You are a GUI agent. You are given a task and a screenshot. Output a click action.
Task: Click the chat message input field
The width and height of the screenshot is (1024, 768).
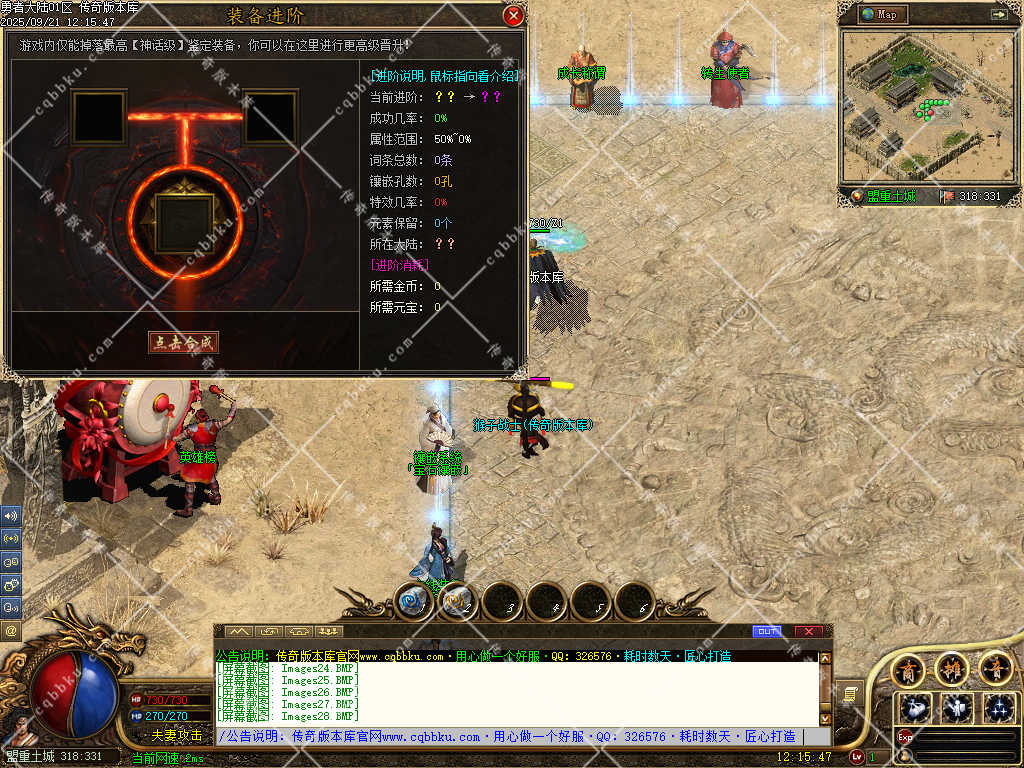tap(510, 737)
